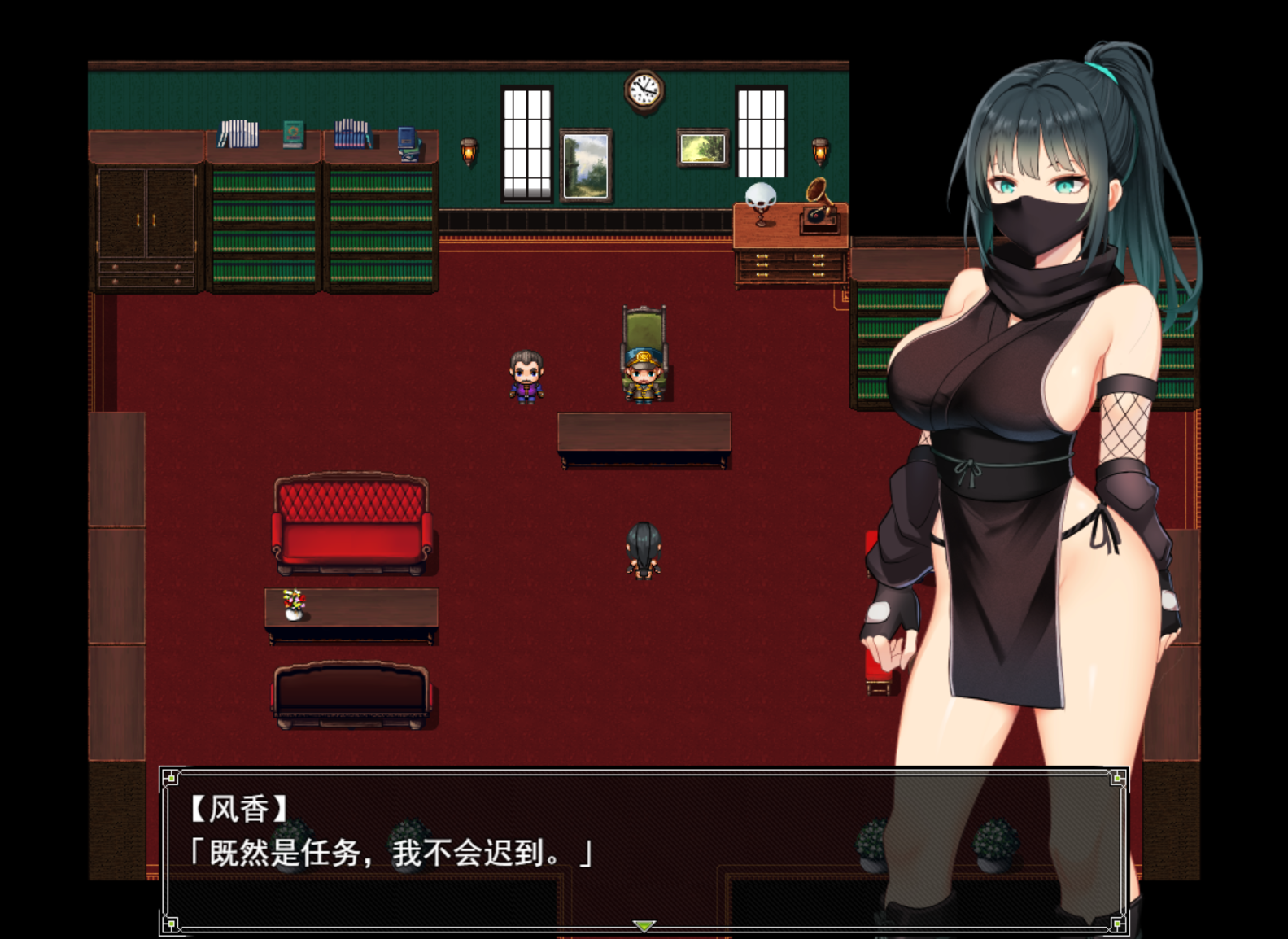Viewport: 1288px width, 939px height.
Task: Click the wall clock above the desk
Action: click(643, 90)
